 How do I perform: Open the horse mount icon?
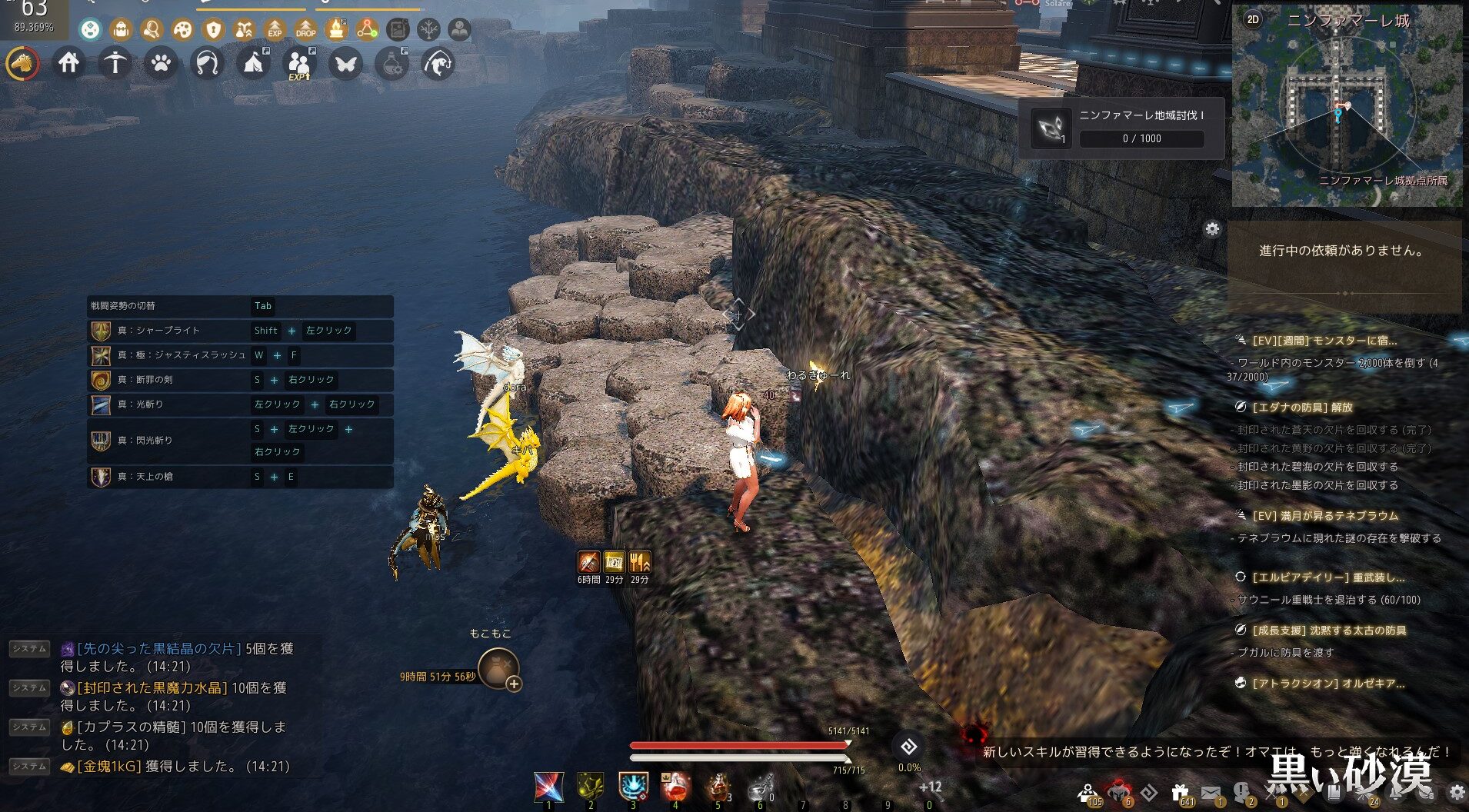[x=22, y=63]
